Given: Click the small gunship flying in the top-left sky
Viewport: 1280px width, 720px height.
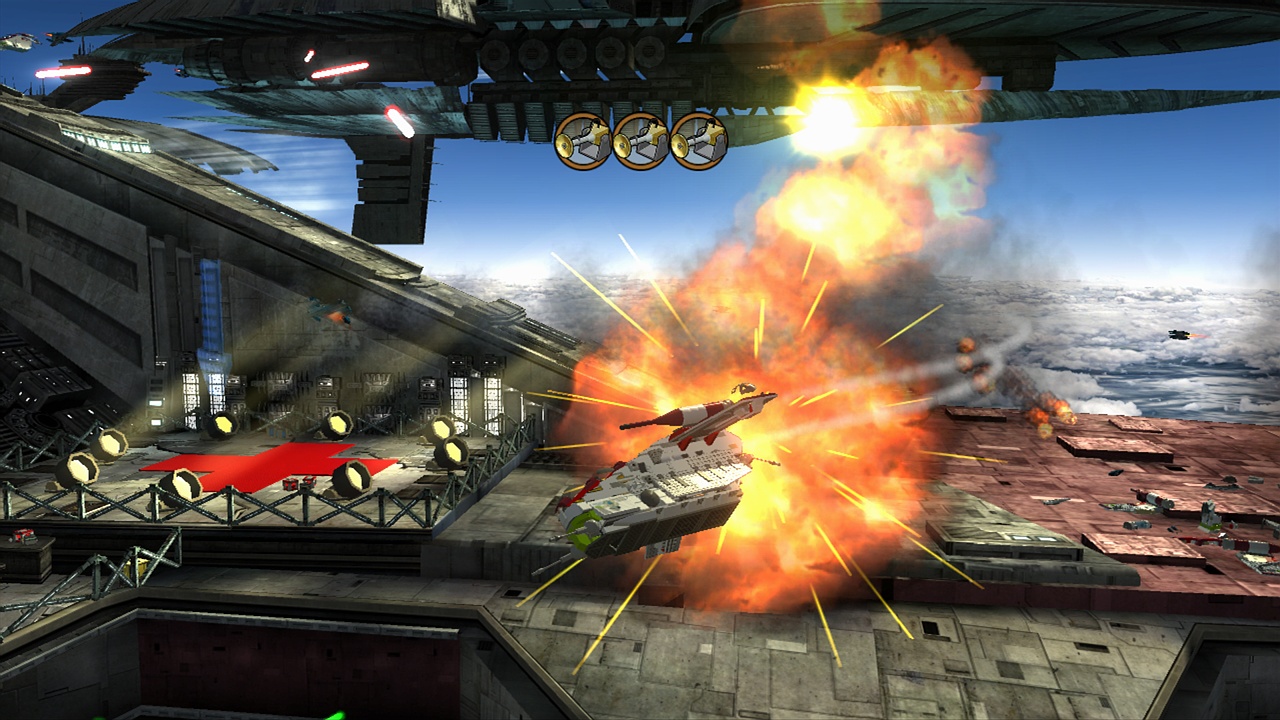Looking at the screenshot, I should pyautogui.click(x=18, y=41).
